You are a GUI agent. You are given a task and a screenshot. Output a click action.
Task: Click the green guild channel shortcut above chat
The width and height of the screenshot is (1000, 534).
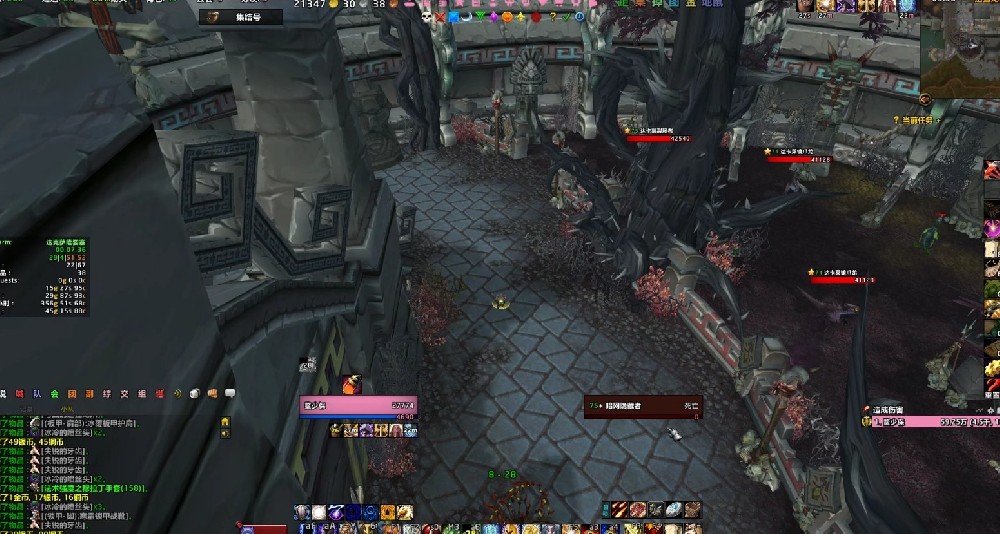coord(56,393)
